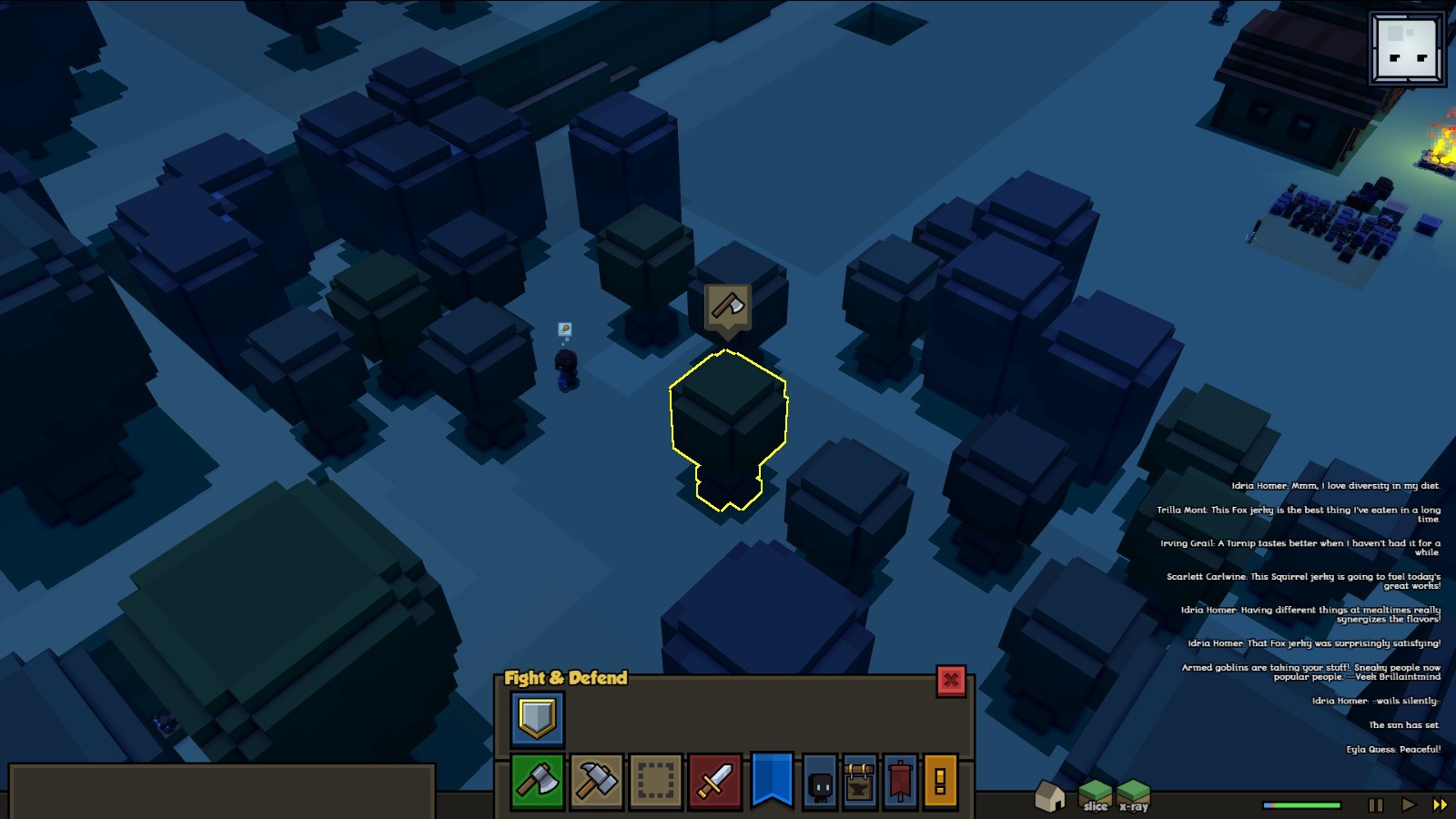The height and width of the screenshot is (819, 1456).
Task: Pause the game
Action: pos(1376,805)
